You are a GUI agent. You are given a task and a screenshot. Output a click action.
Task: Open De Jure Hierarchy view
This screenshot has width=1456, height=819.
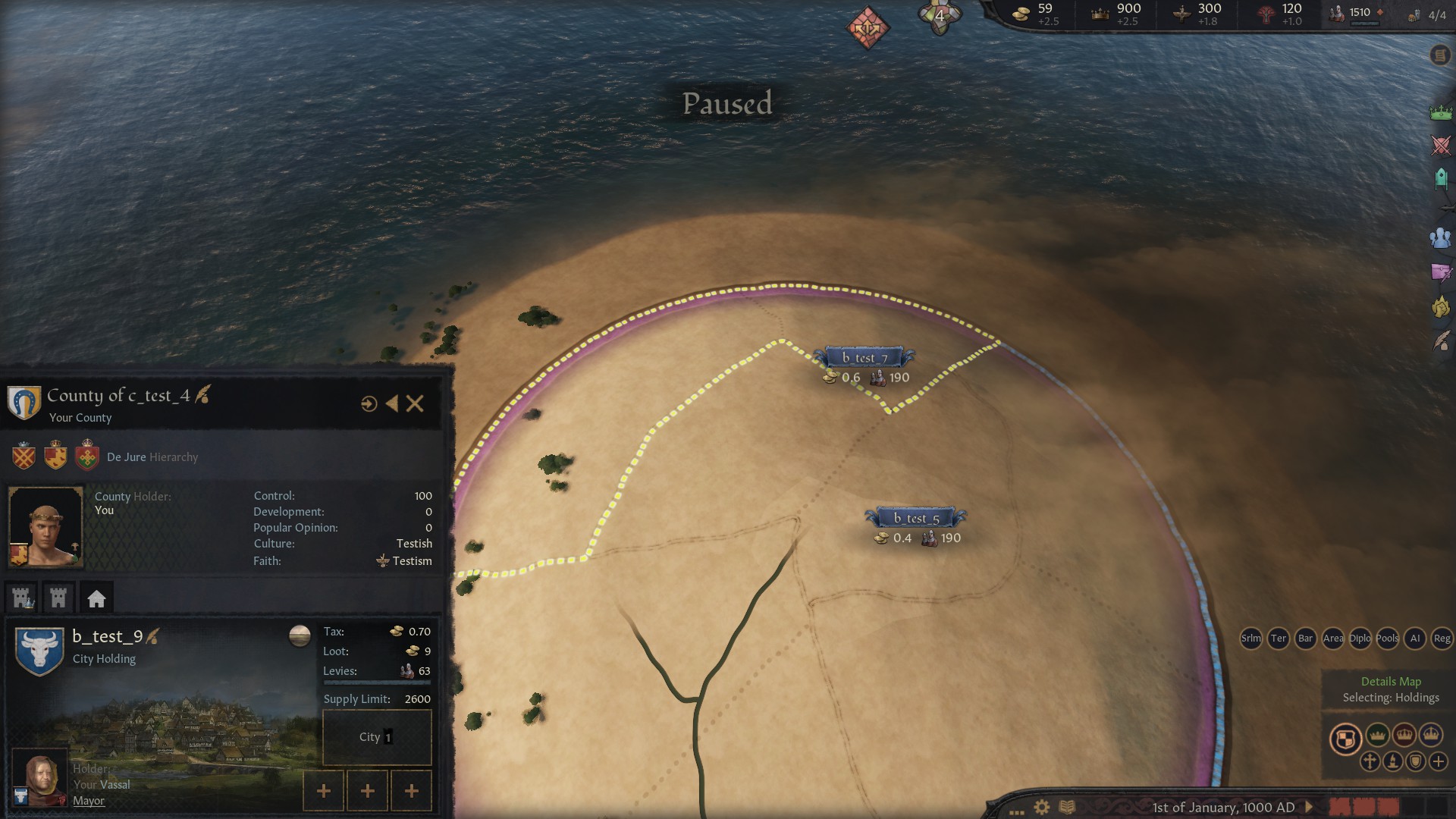(x=152, y=457)
